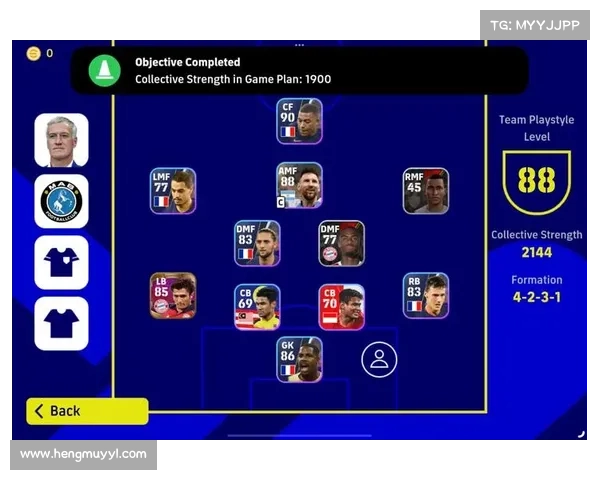Open the manager portrait tile
The height and width of the screenshot is (480, 600).
coord(61,140)
